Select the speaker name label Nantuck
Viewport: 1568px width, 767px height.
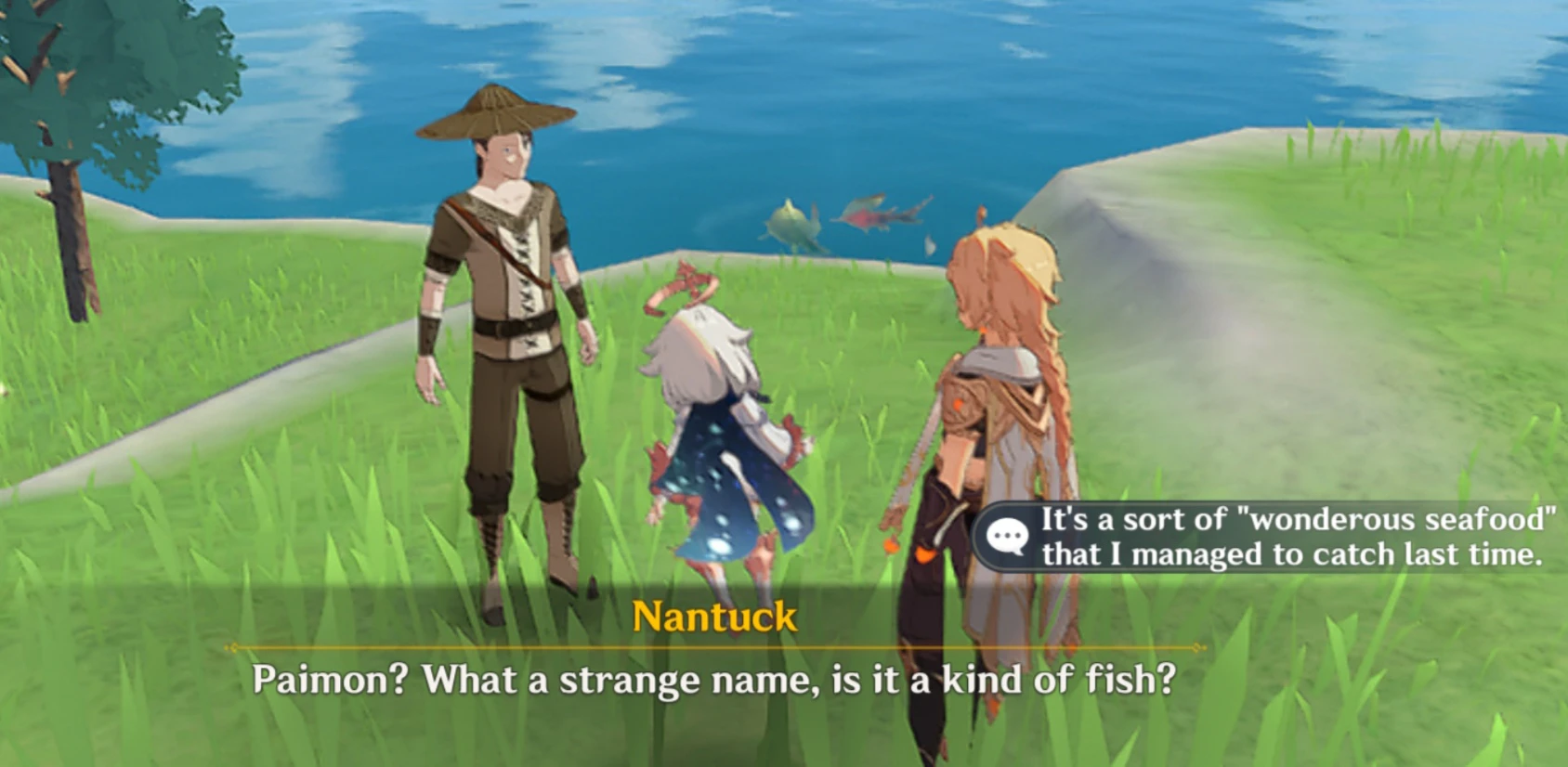713,613
